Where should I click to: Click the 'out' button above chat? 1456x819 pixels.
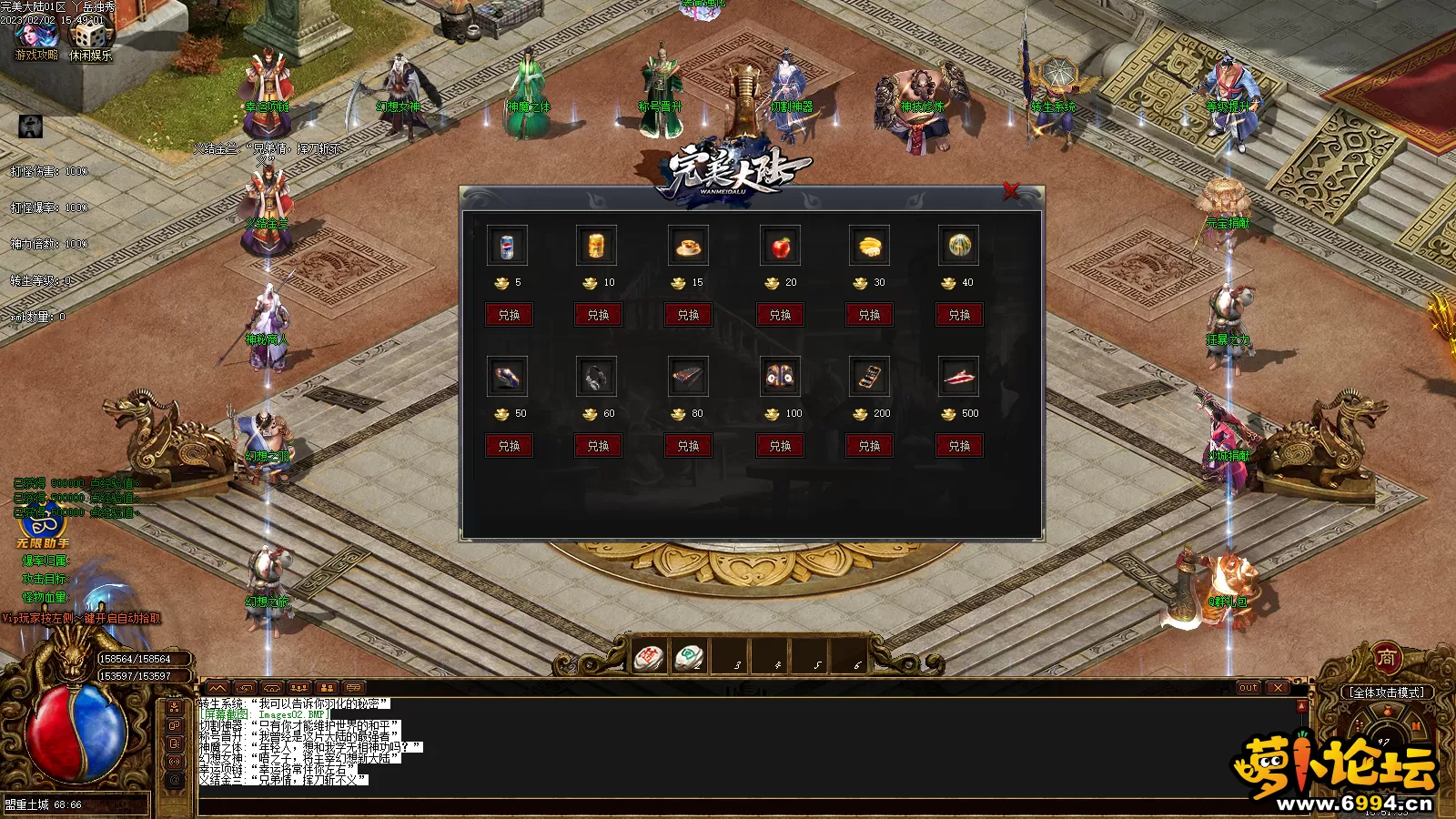1248,688
